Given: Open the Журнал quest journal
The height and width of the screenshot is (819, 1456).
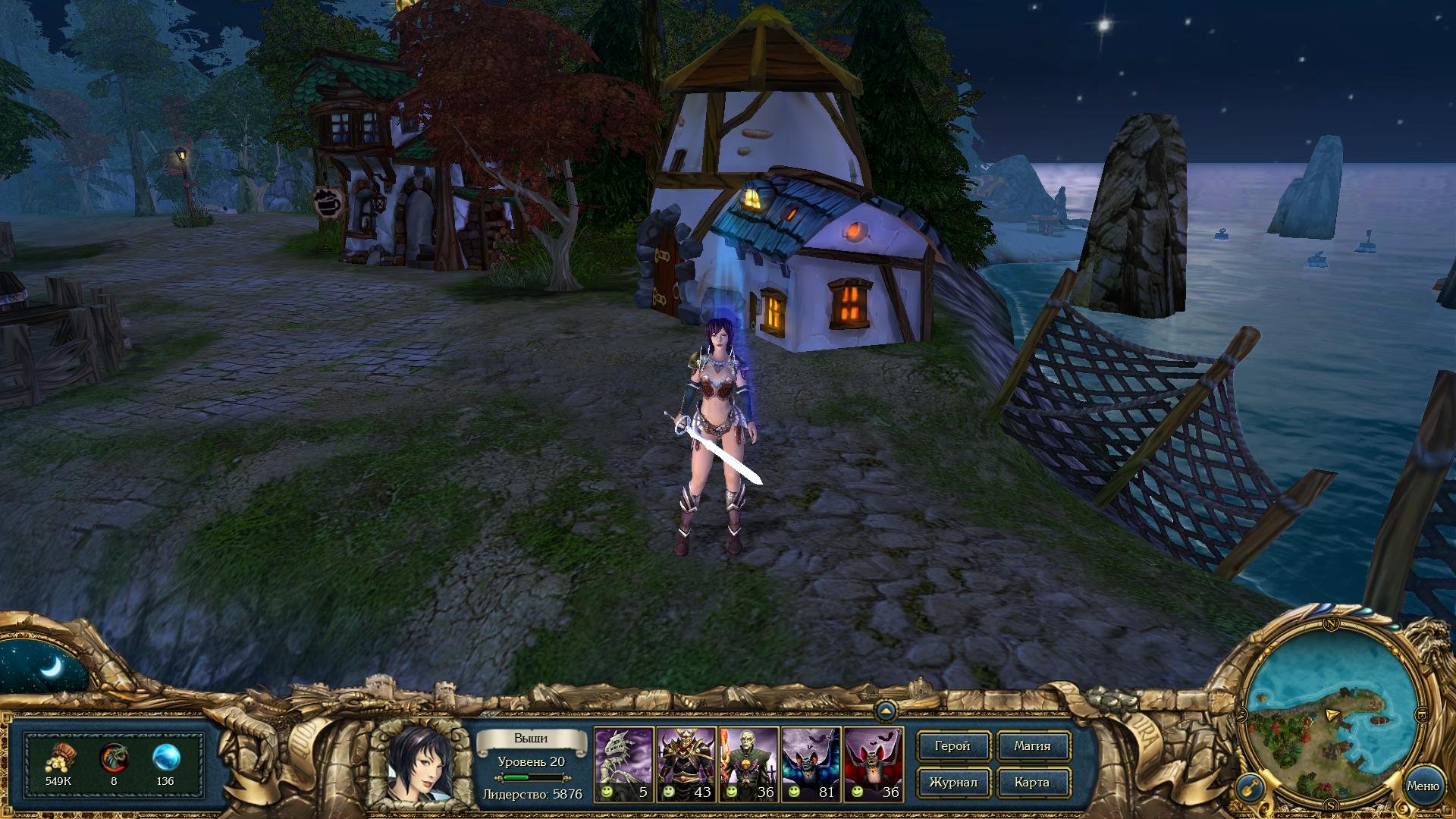Looking at the screenshot, I should point(952,783).
